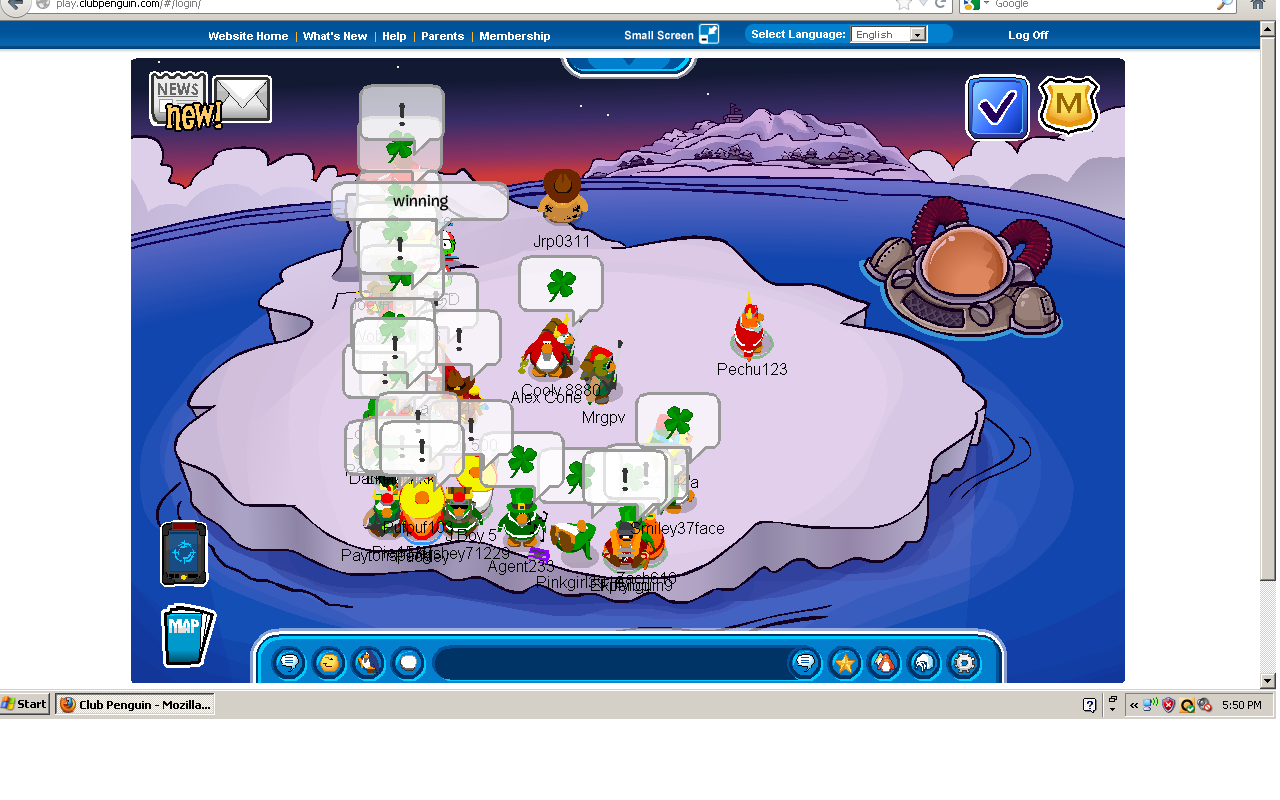Open the mail envelope
The image size is (1280, 800).
point(242,98)
